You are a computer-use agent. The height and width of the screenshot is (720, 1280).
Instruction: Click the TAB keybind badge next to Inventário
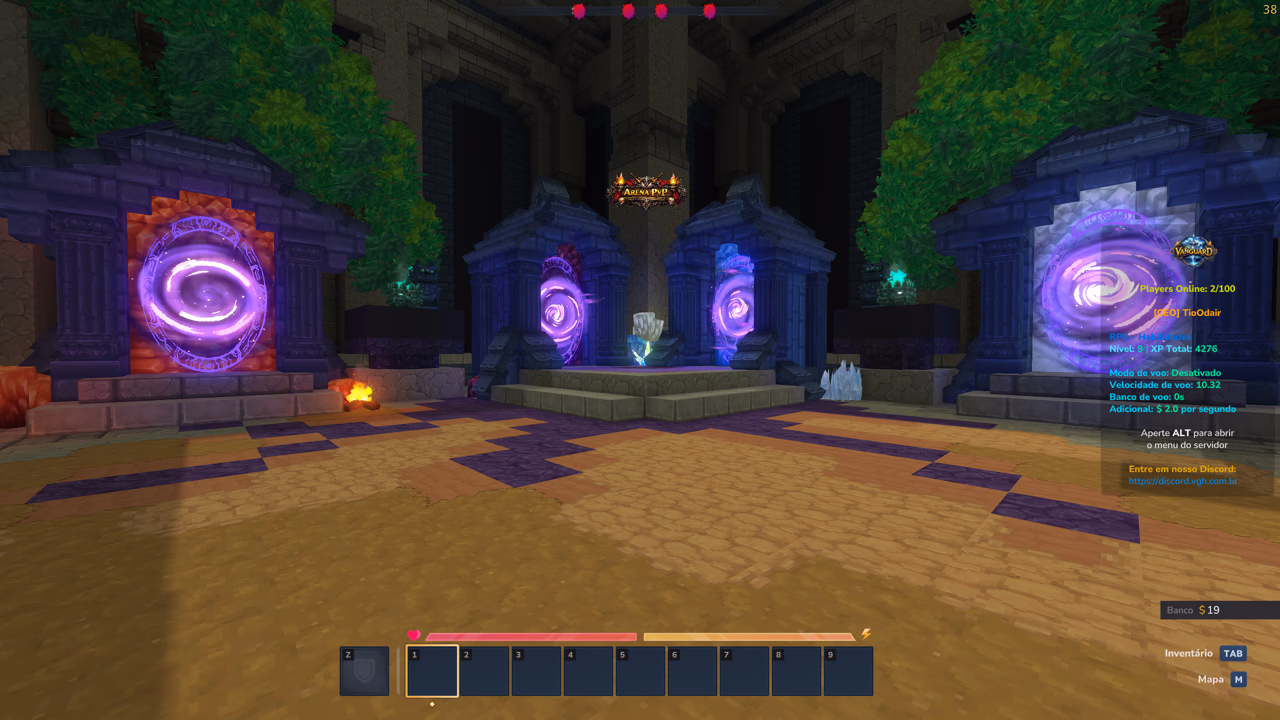tap(1233, 653)
